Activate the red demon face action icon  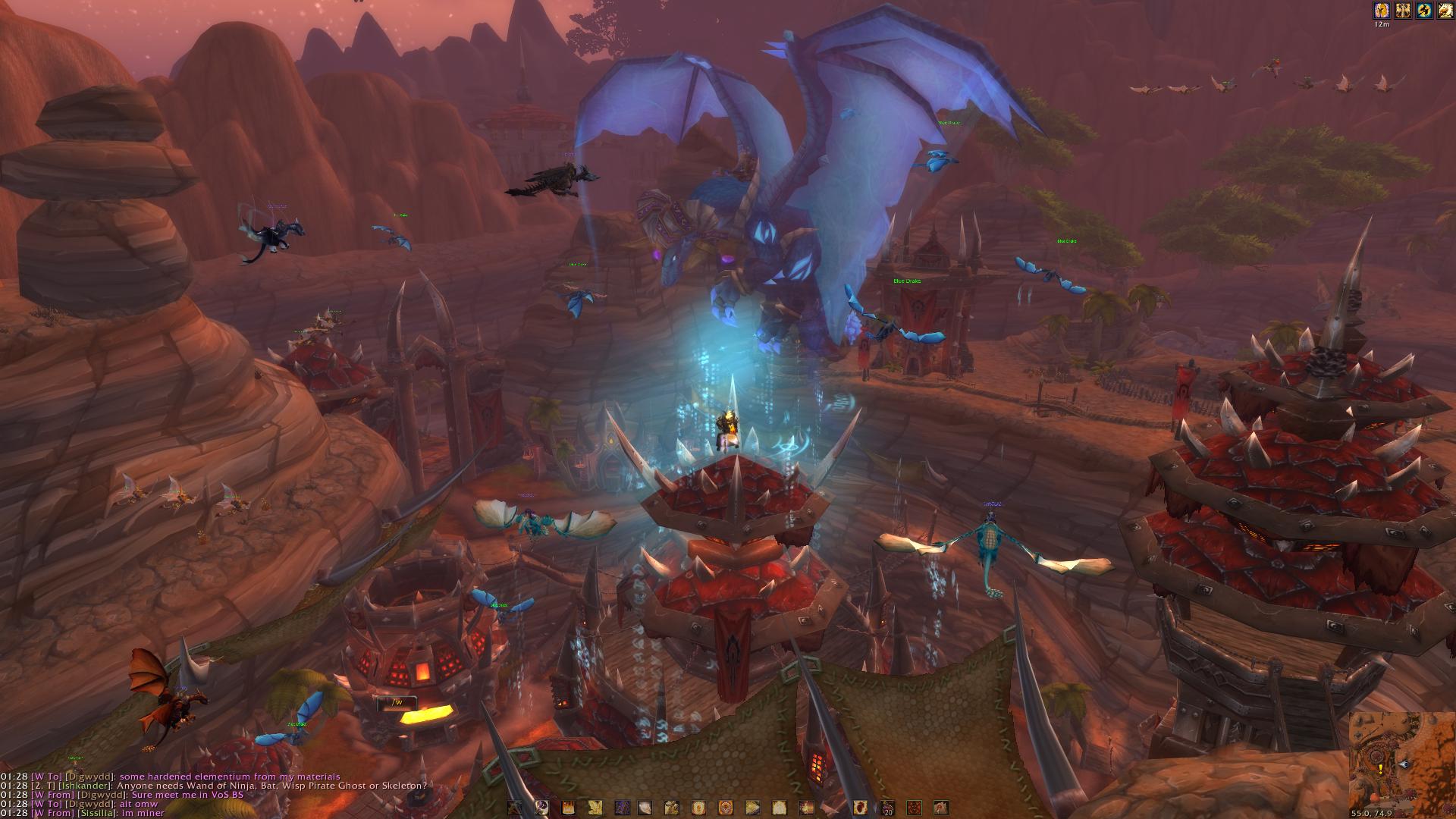click(x=914, y=808)
